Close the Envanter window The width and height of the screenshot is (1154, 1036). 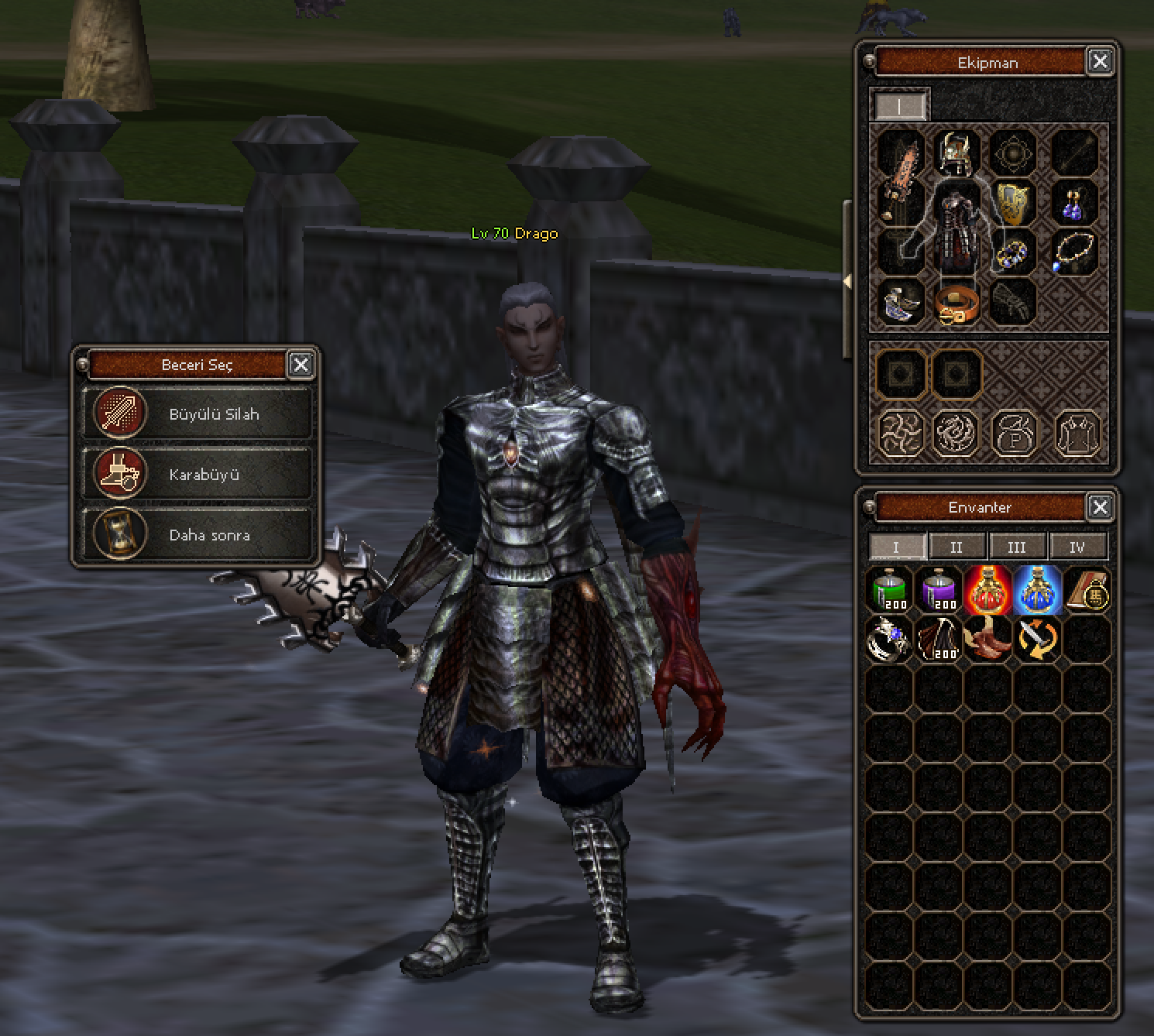pyautogui.click(x=1100, y=507)
